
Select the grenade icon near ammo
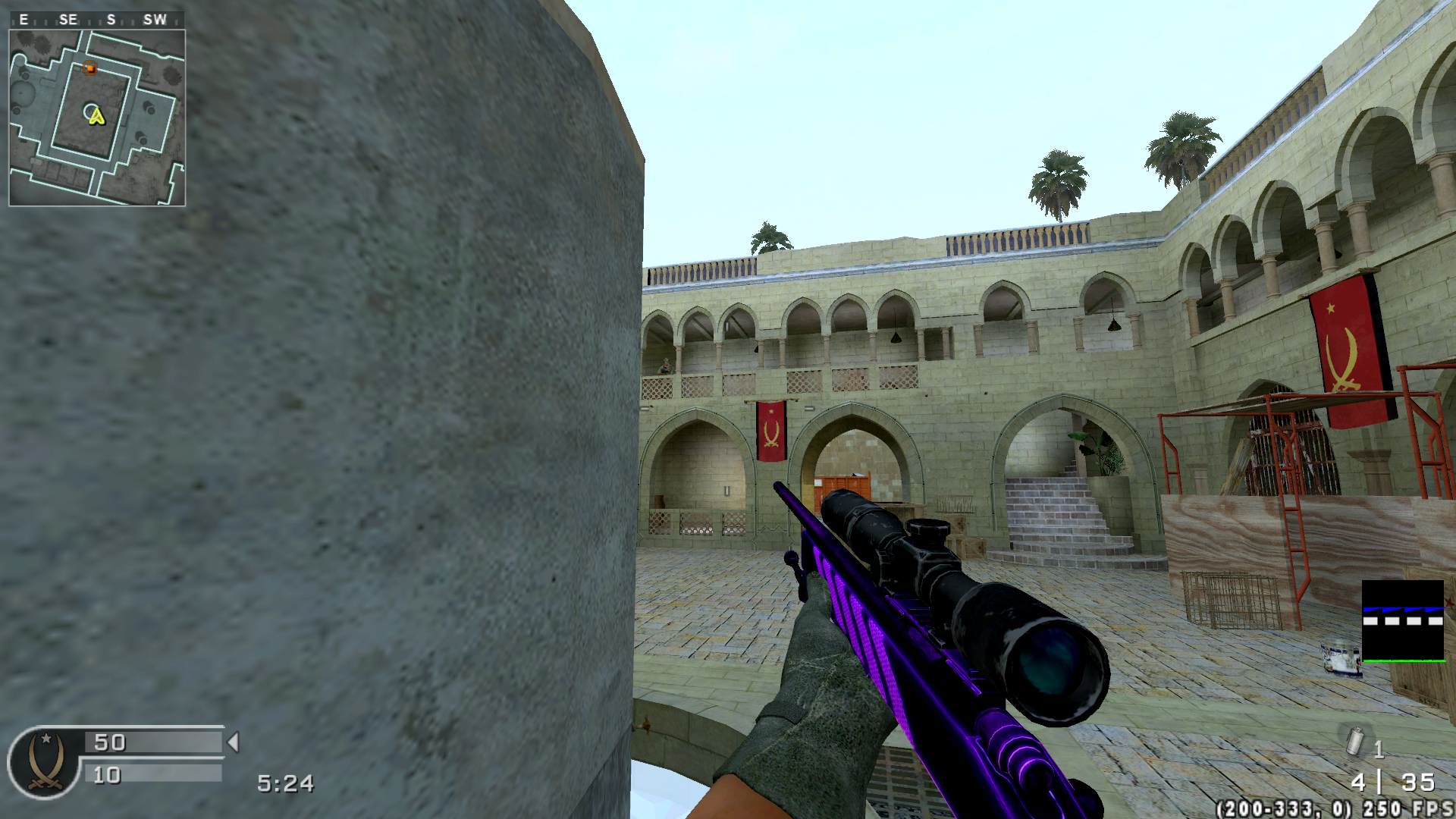1355,741
